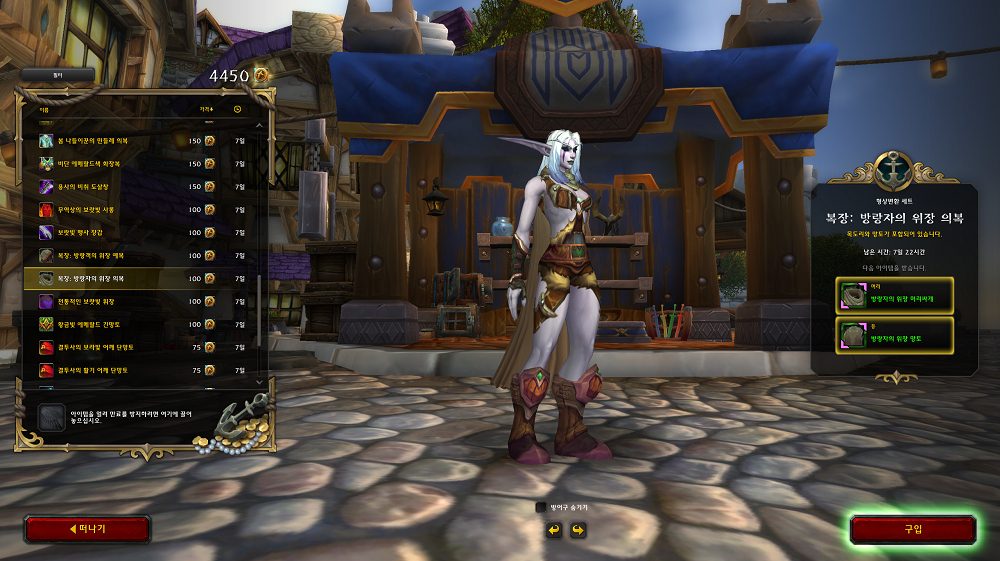The image size is (1000, 561).
Task: Leave the shop with the 떠나기 button
Action: coord(87,529)
